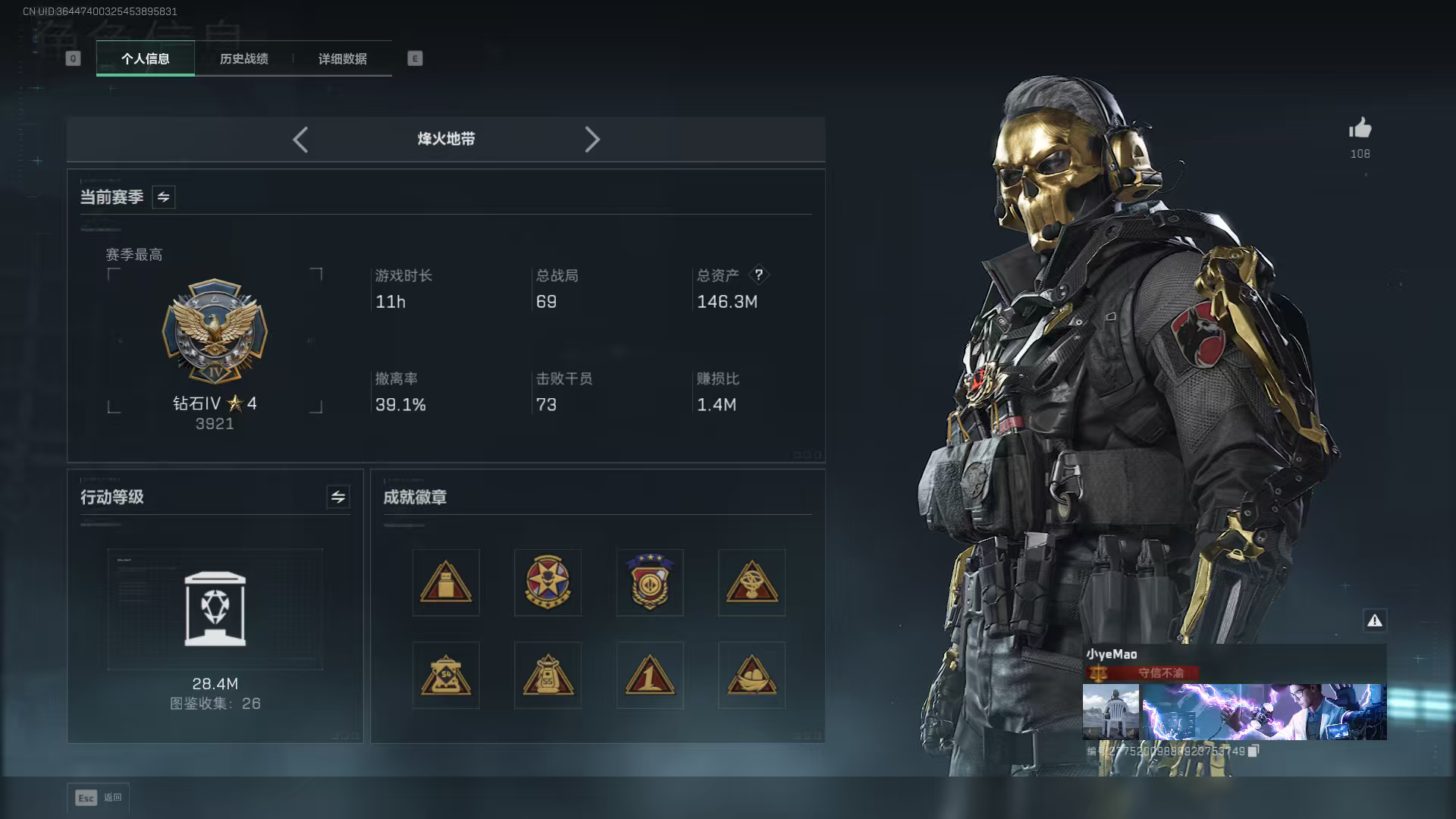Image resolution: width=1456 pixels, height=819 pixels.
Task: Open the 总资产 question mark help
Action: (758, 275)
